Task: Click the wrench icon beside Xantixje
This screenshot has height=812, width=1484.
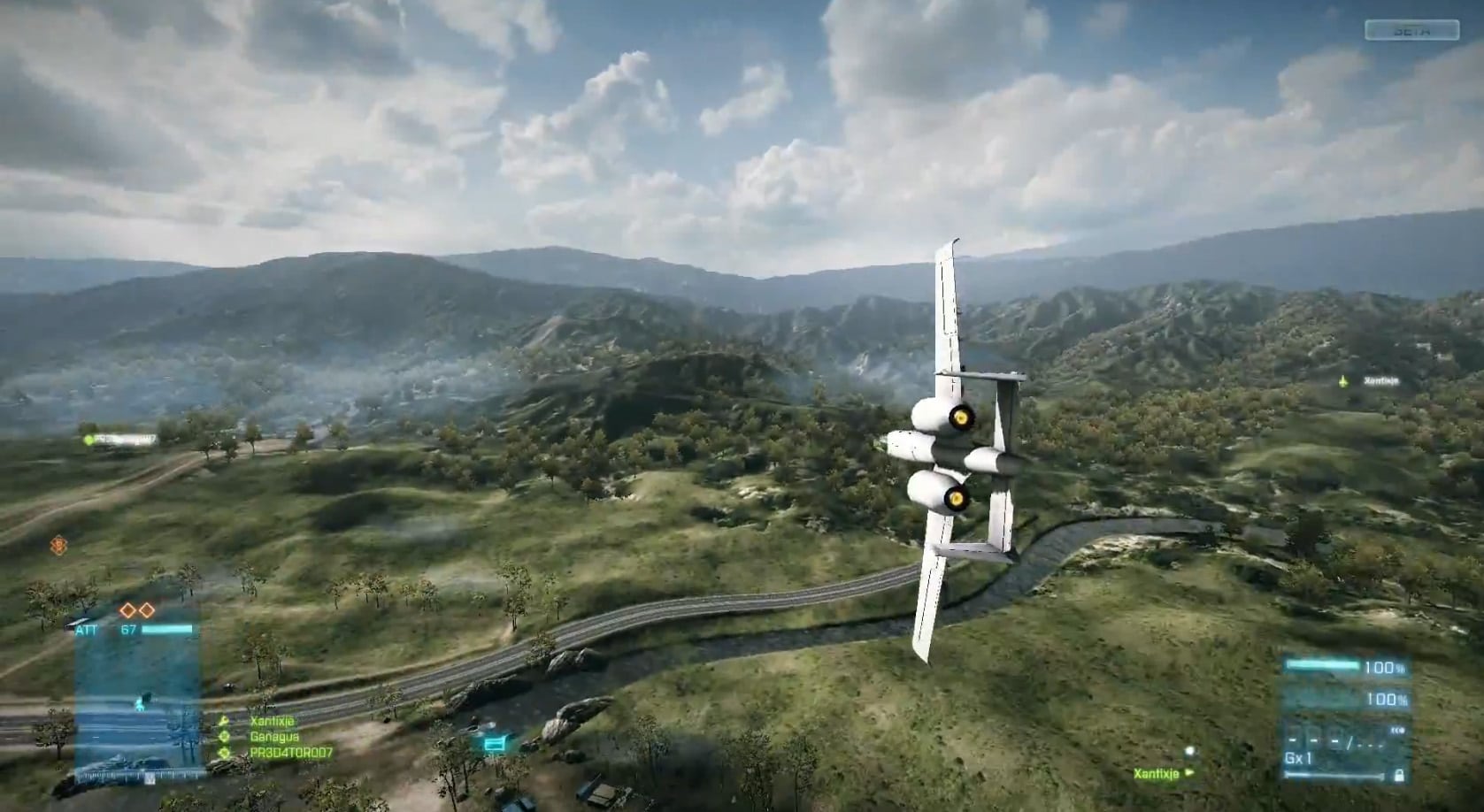Action: [x=224, y=722]
